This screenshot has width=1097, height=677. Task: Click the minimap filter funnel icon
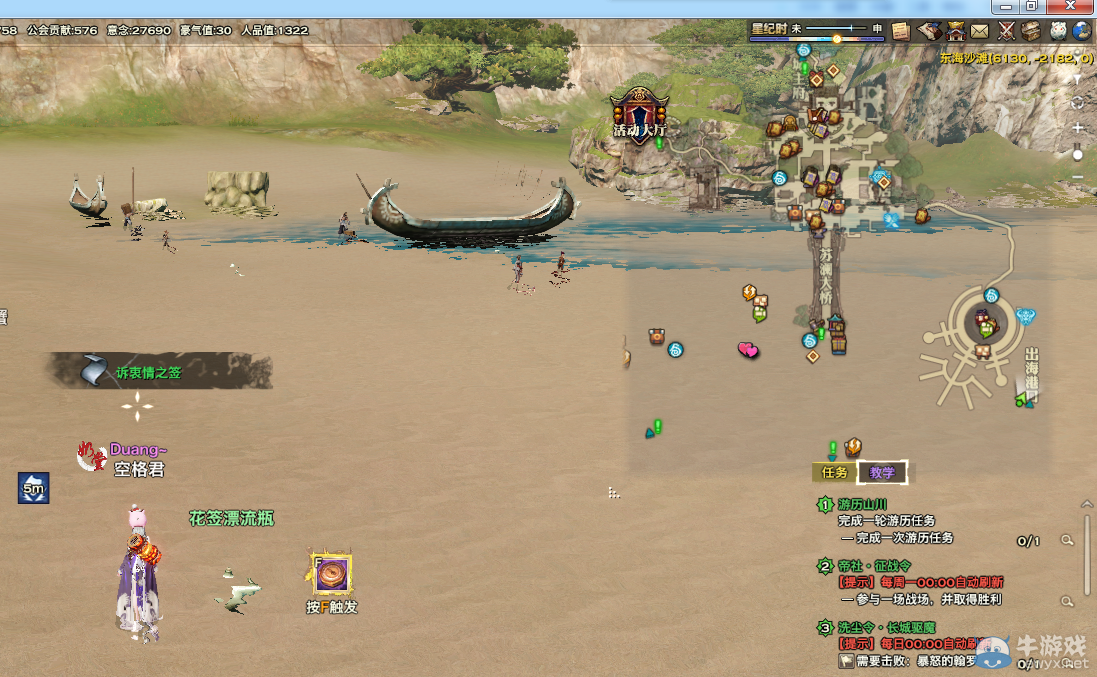[x=1077, y=77]
